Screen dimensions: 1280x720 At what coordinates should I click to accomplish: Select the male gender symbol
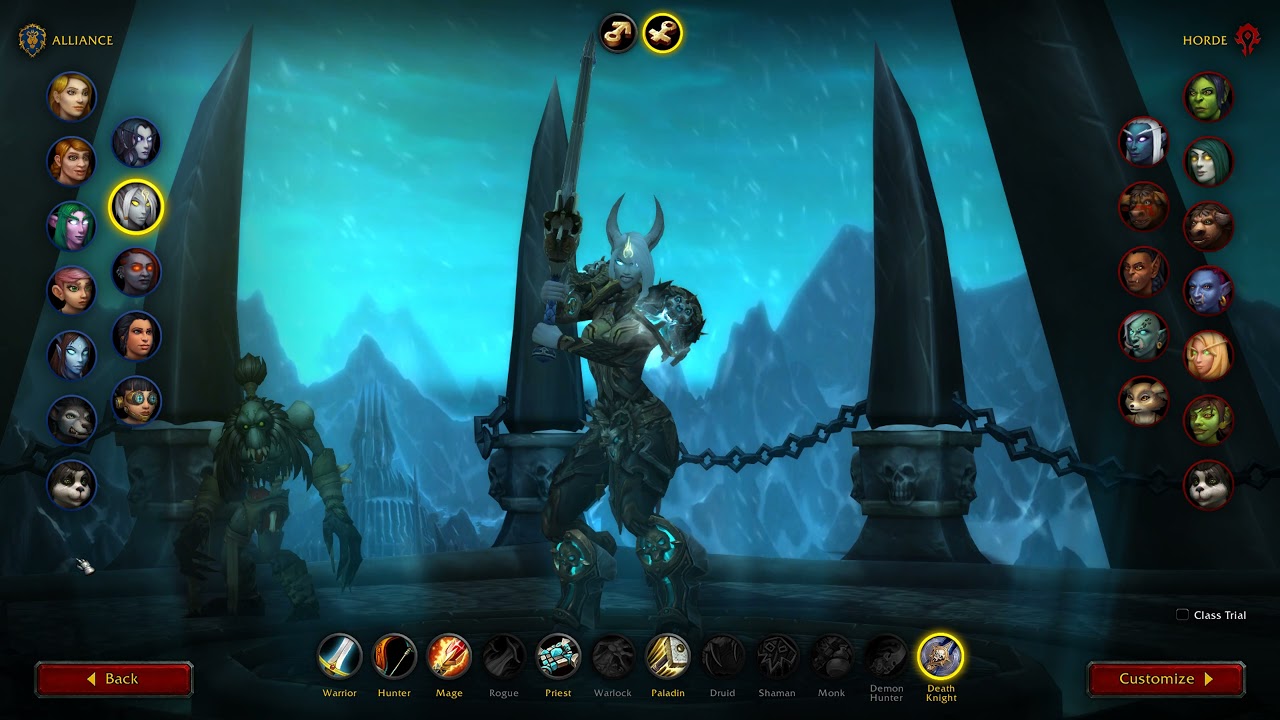coord(620,32)
